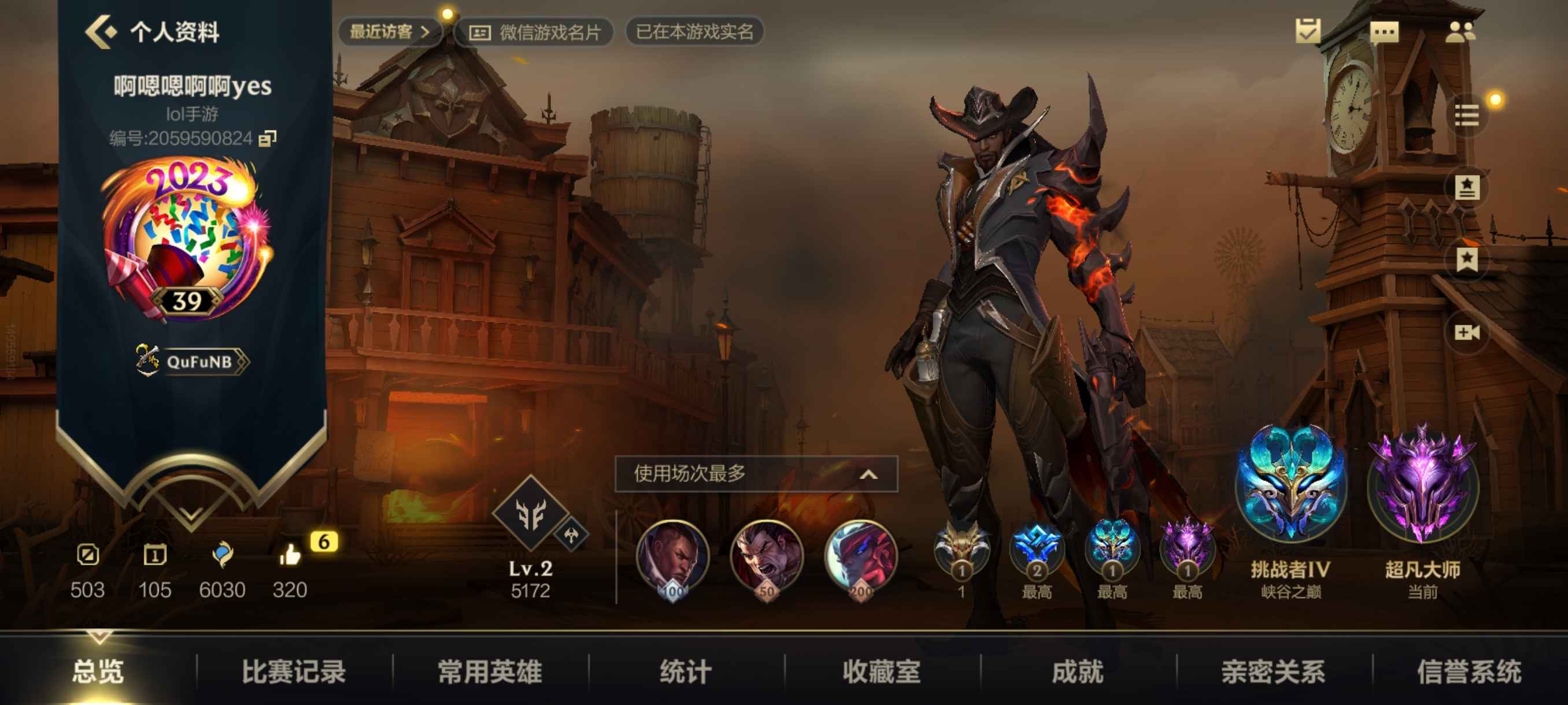The height and width of the screenshot is (705, 1568).
Task: Give a thumbs-up like to this profile
Action: (x=290, y=556)
